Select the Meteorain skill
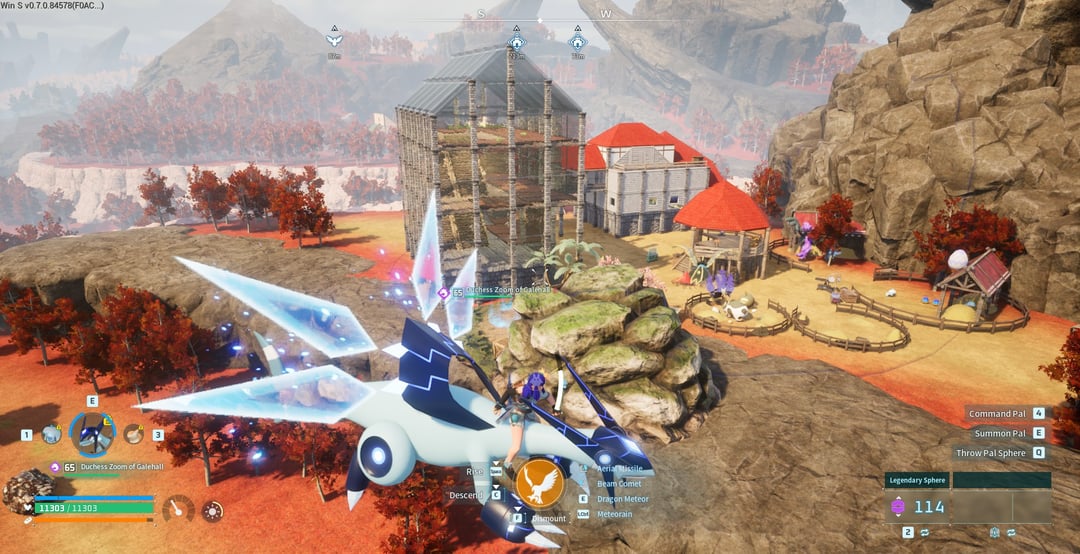Viewport: 1080px width, 554px height. [615, 514]
